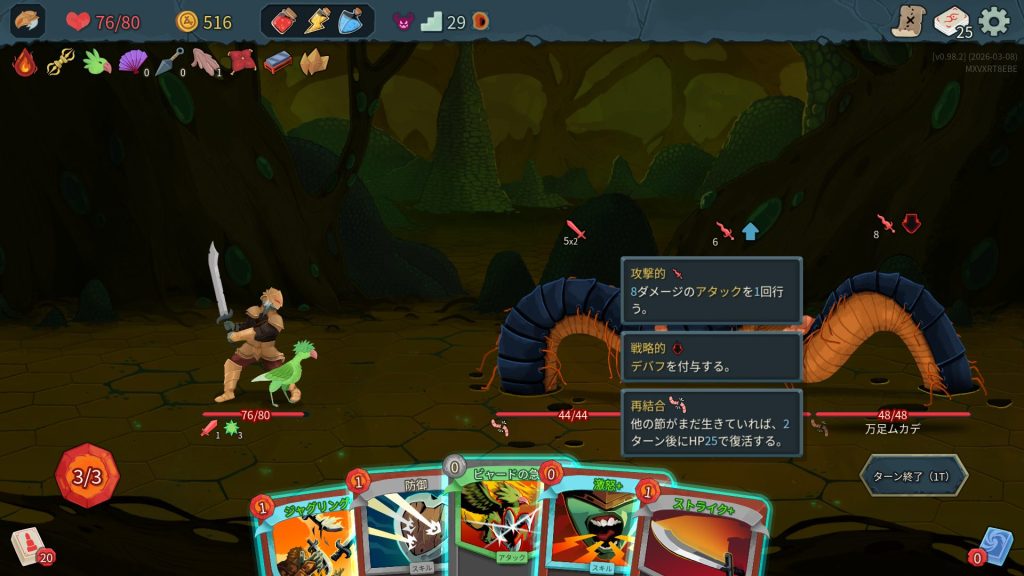Inspect the flame relic
Image resolution: width=1024 pixels, height=576 pixels.
pyautogui.click(x=24, y=63)
